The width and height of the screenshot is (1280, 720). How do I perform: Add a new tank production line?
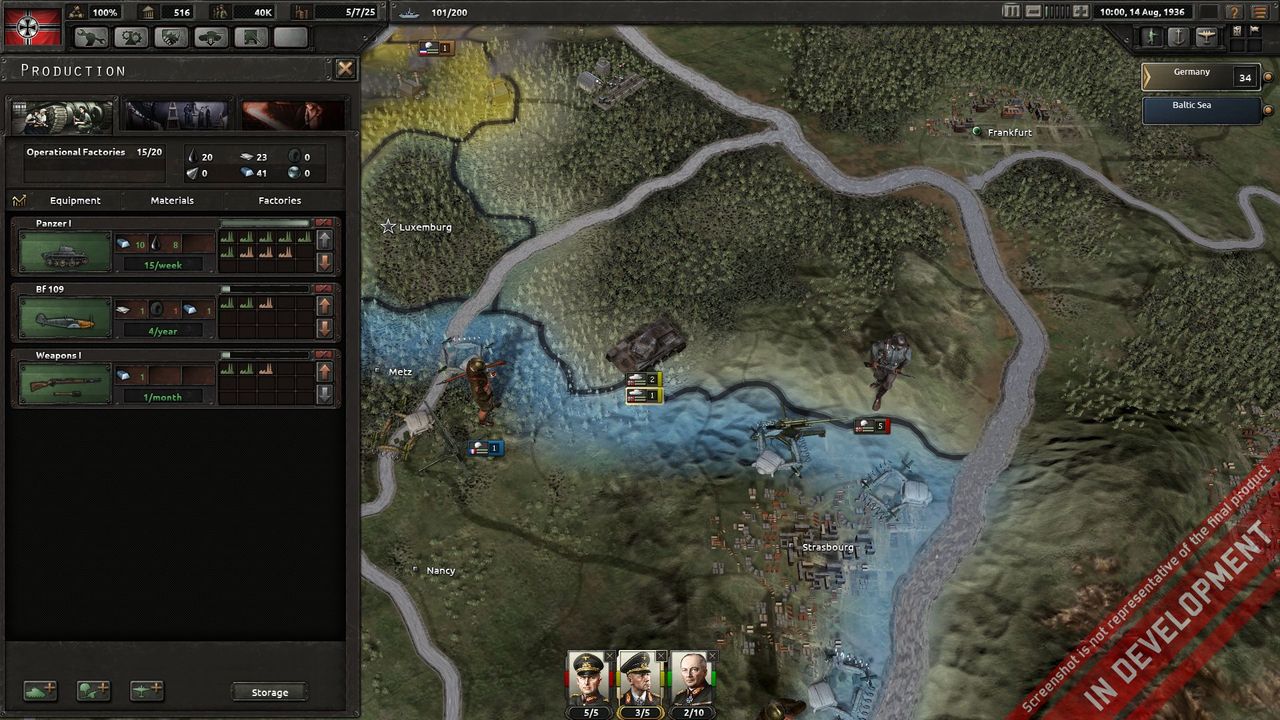pos(40,691)
